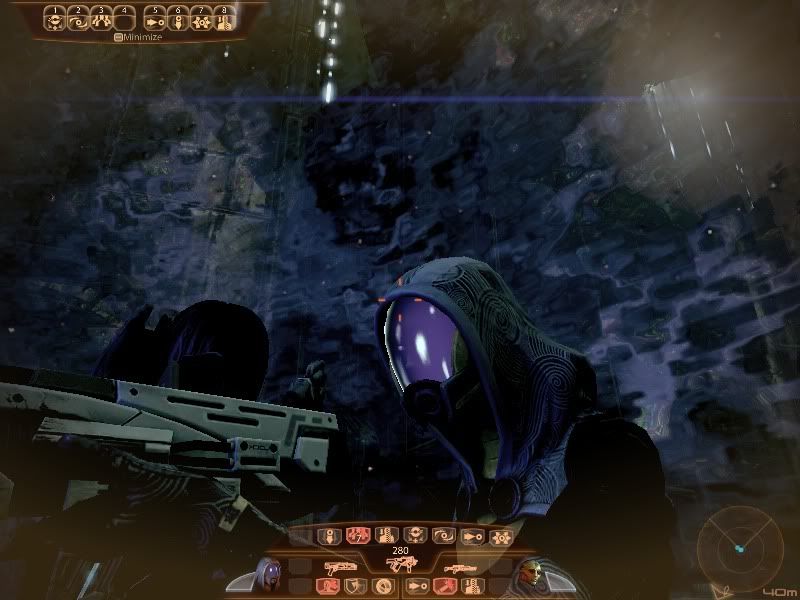Screen dimensions: 800x600
Task: Use the swirl power in quickbar slot 2
Action: pyautogui.click(x=77, y=18)
